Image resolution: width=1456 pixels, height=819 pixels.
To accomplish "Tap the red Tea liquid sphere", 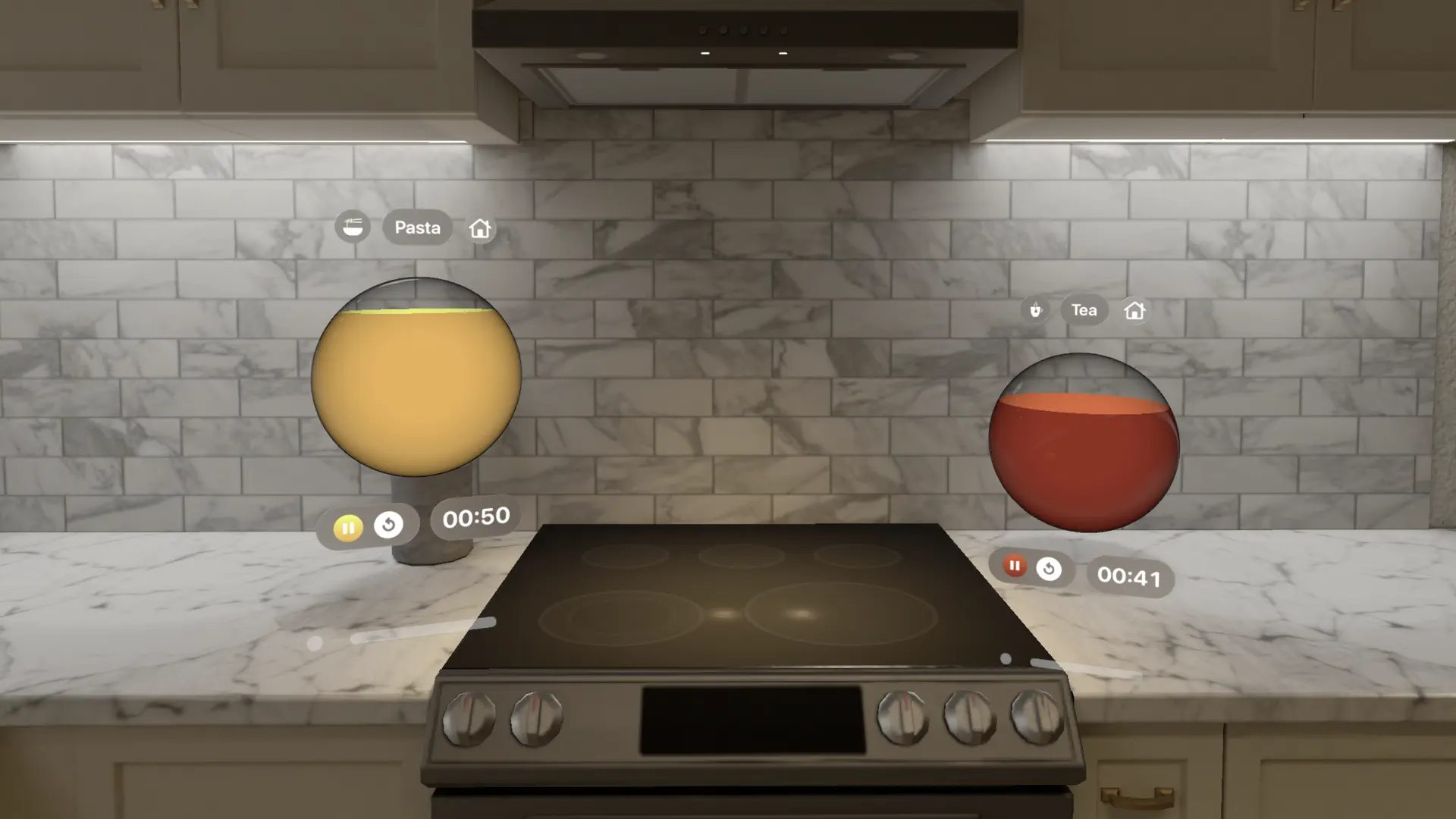I will tap(1083, 447).
